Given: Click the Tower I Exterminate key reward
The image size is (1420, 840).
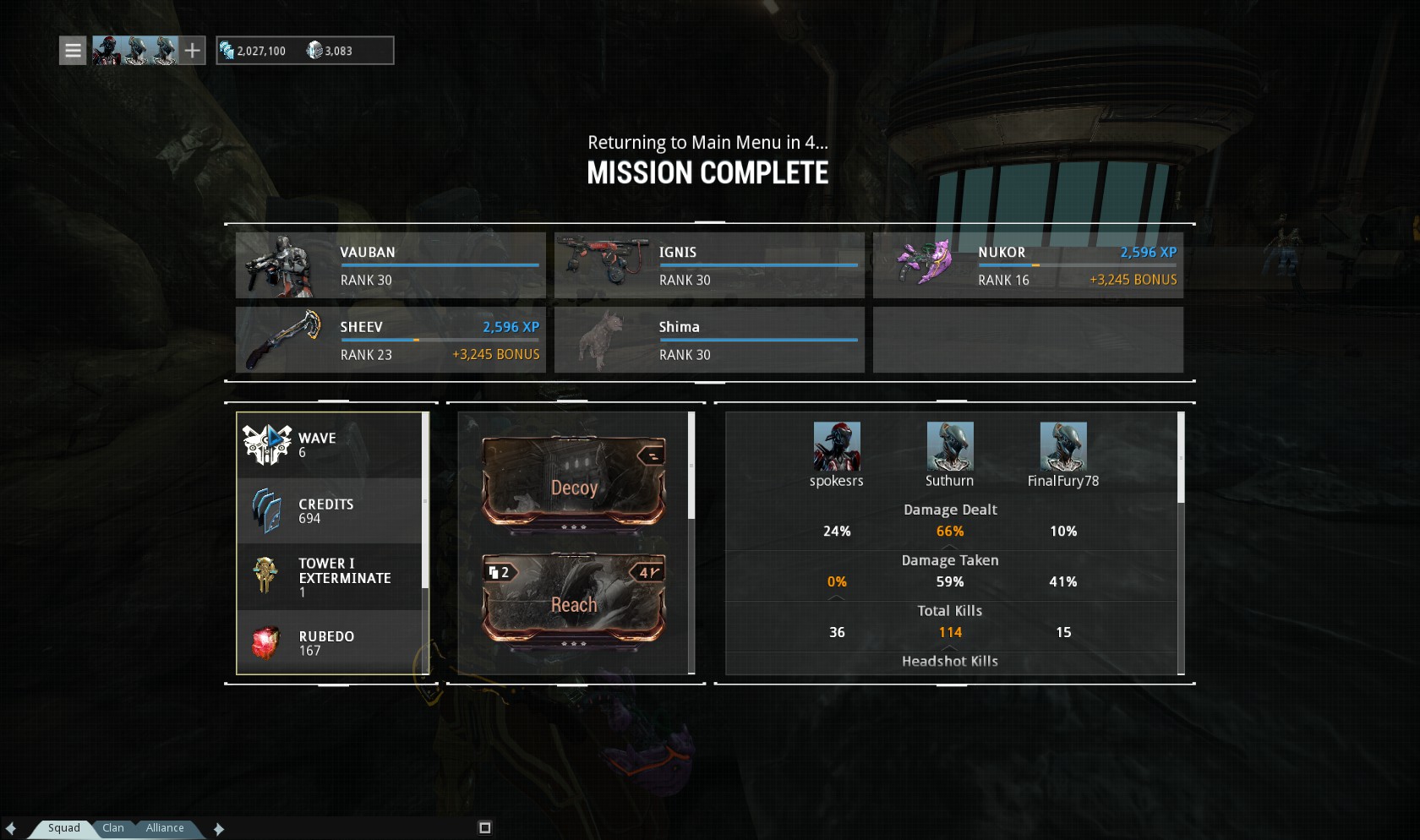Looking at the screenshot, I should pyautogui.click(x=330, y=576).
